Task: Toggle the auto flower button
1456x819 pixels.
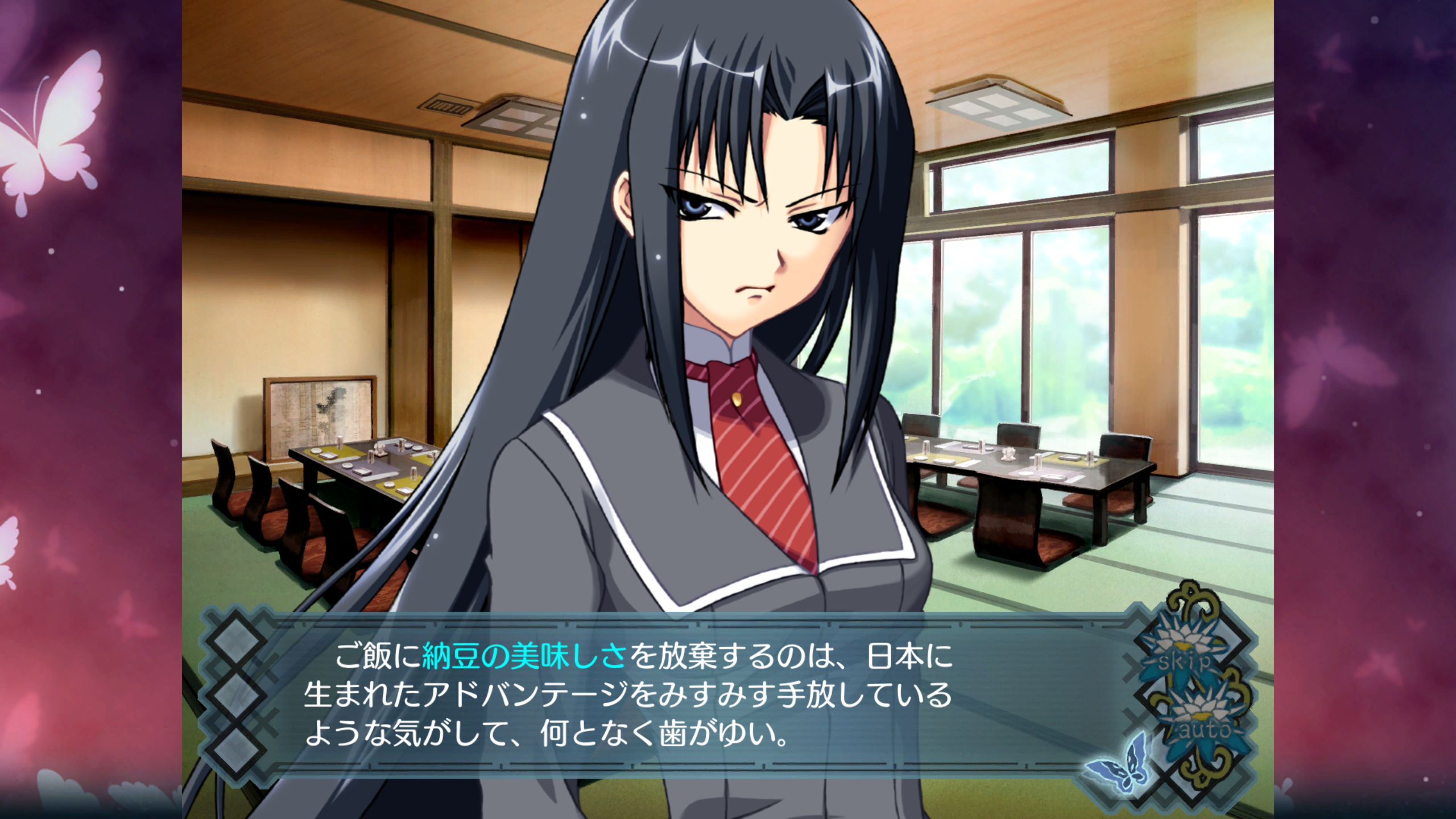Action: coord(1205,727)
